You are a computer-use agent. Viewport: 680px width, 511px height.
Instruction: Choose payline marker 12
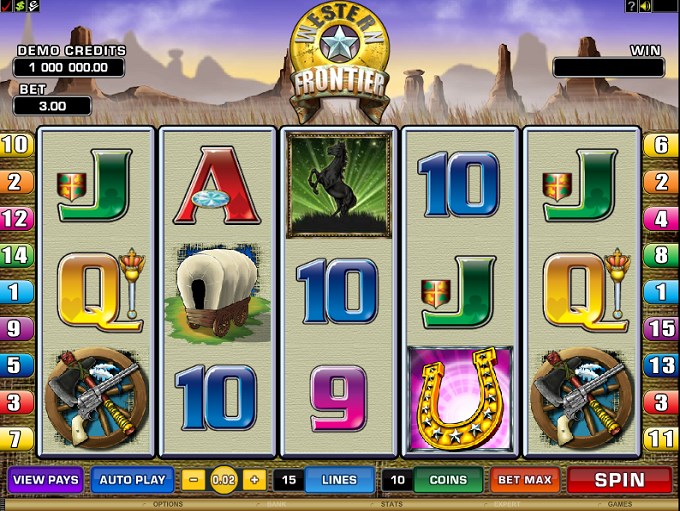[16, 218]
